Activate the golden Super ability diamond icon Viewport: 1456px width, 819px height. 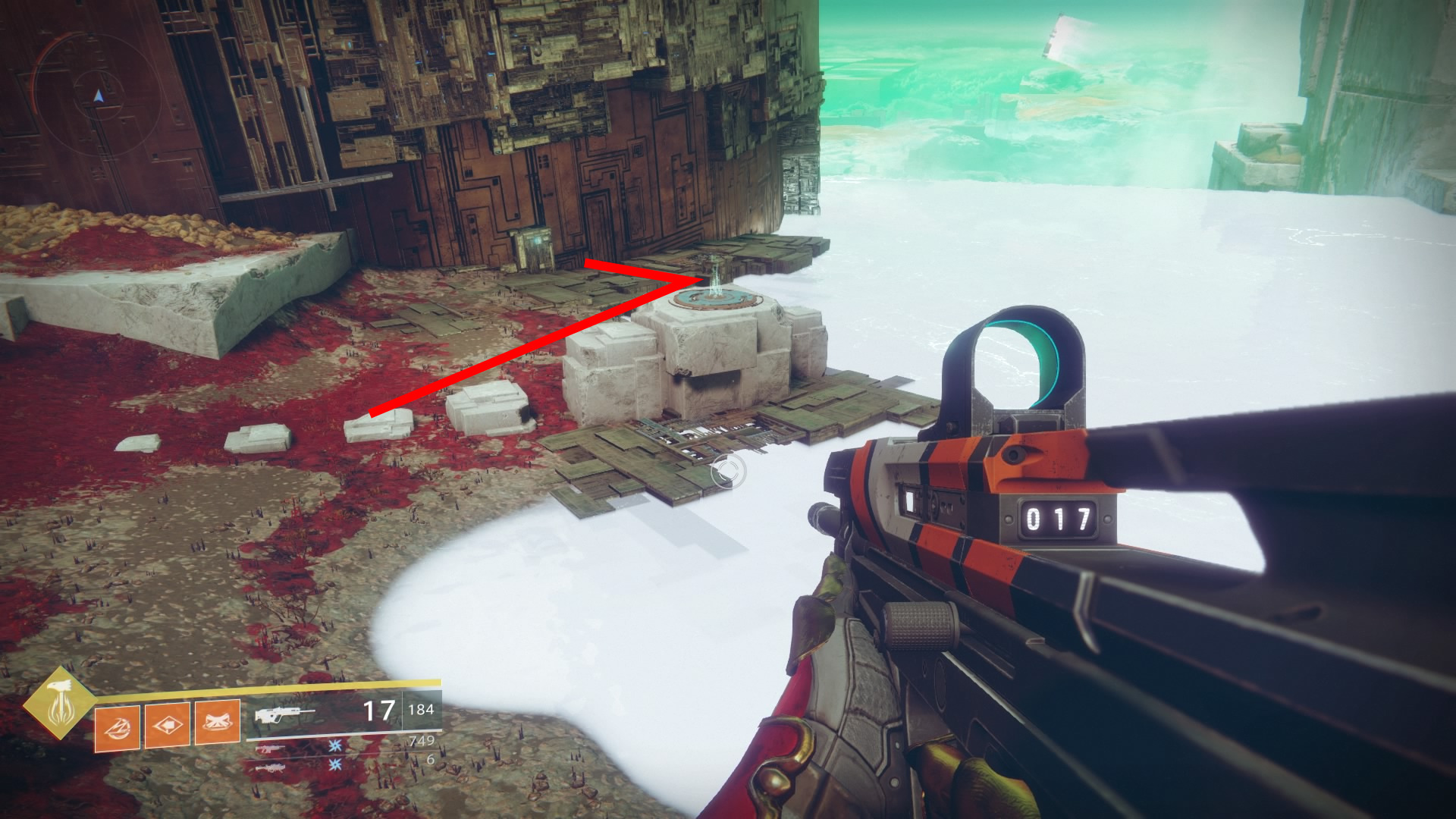[58, 704]
